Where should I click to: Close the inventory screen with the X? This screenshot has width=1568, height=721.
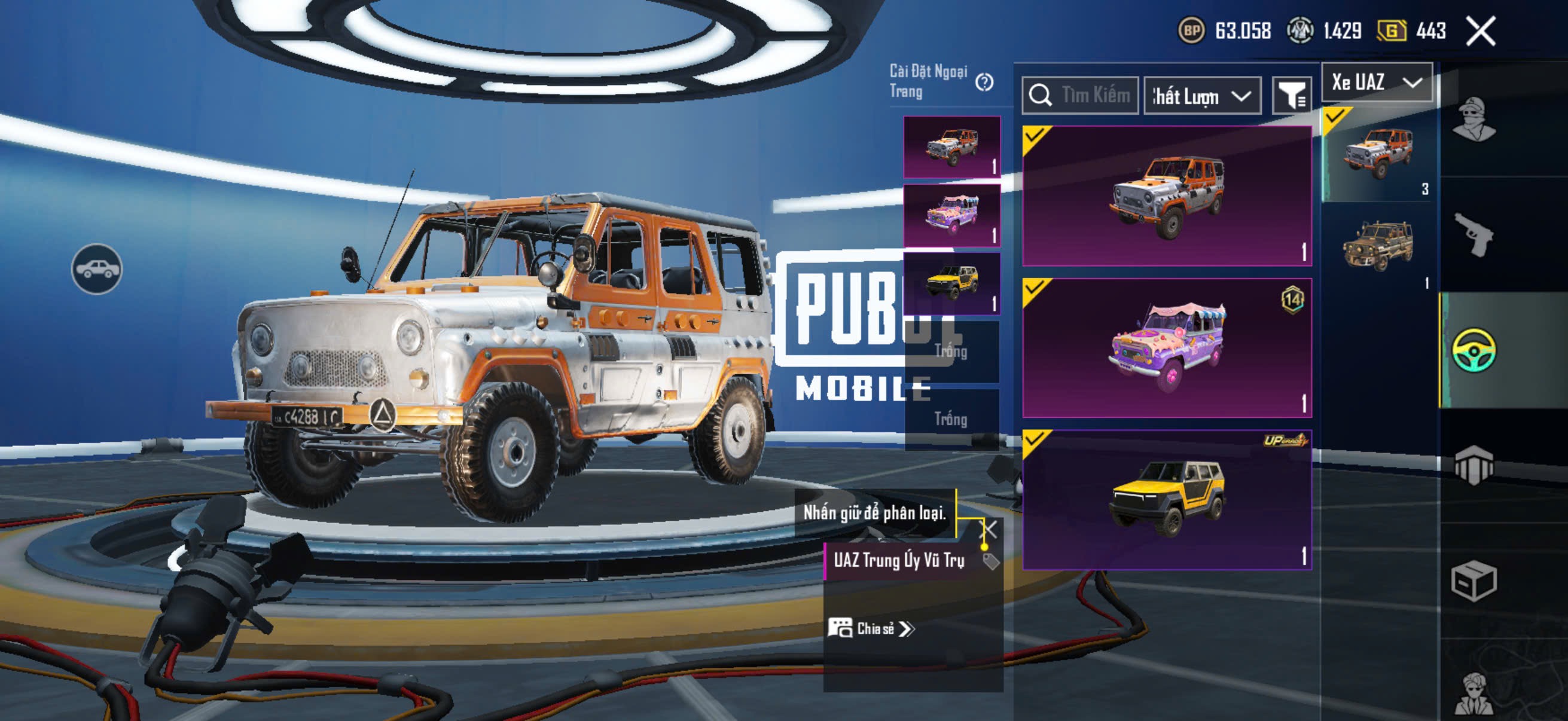1480,31
